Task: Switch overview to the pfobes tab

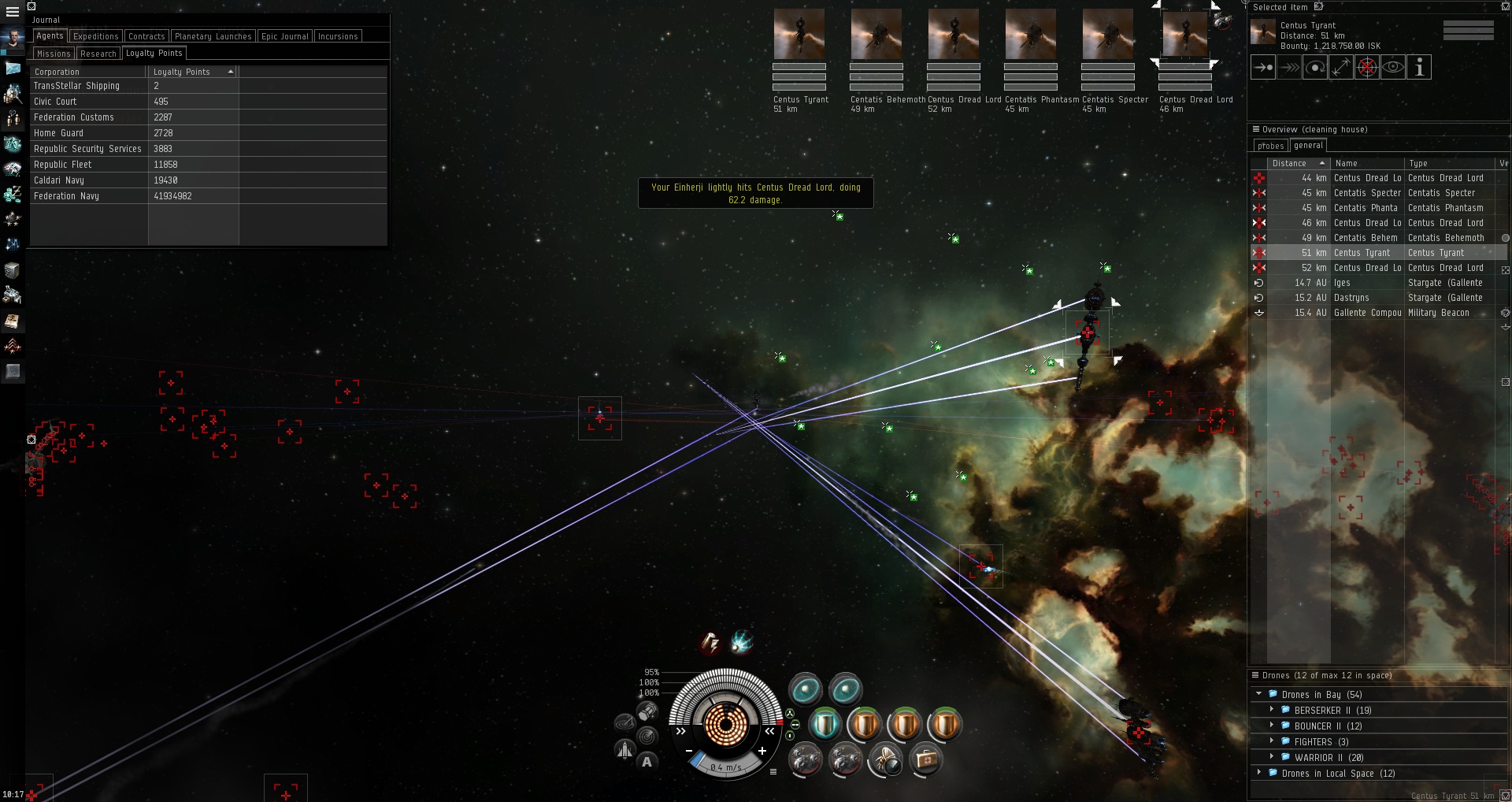Action: [x=1270, y=146]
